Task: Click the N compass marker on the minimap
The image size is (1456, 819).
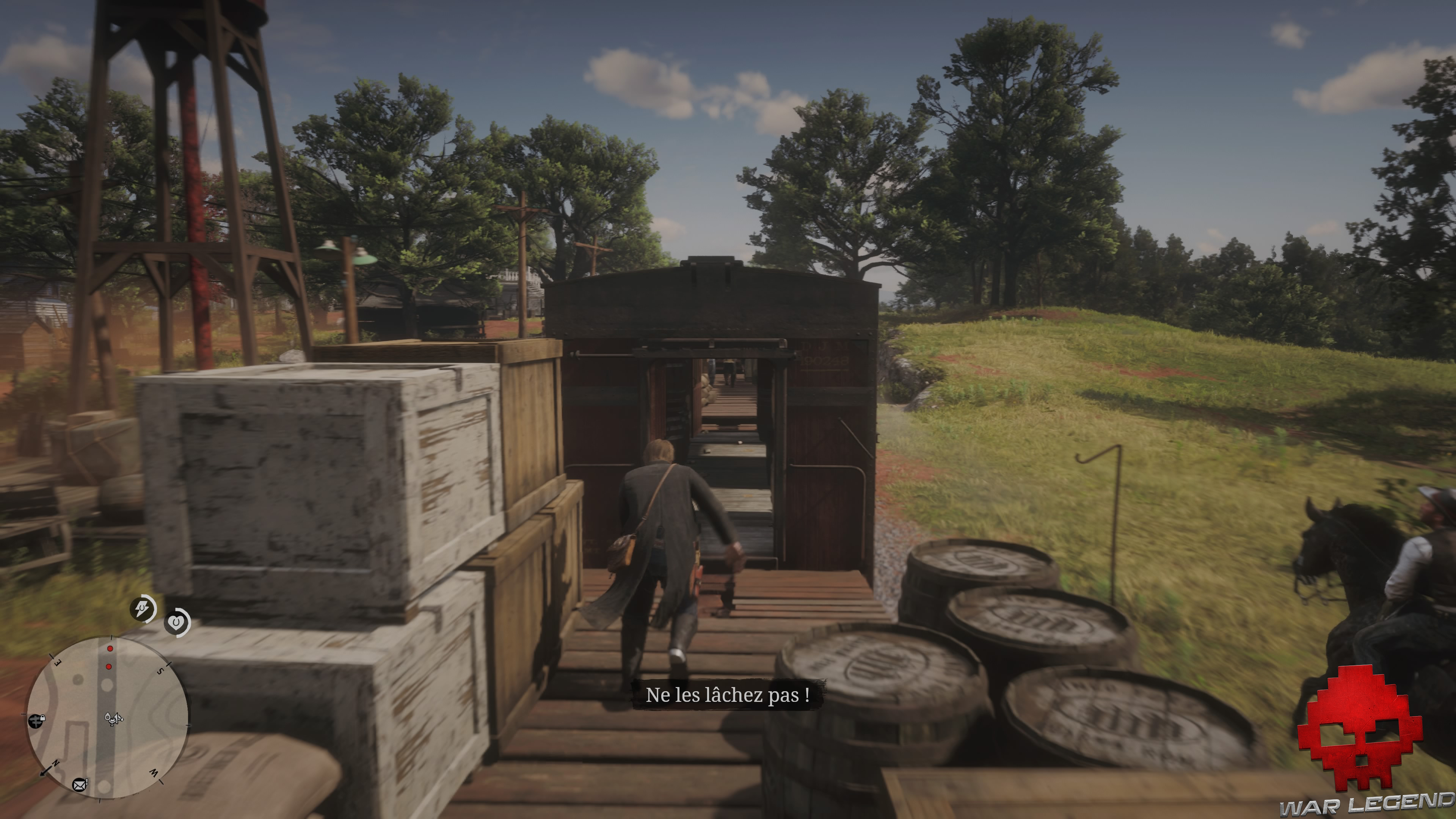Action: click(x=56, y=763)
